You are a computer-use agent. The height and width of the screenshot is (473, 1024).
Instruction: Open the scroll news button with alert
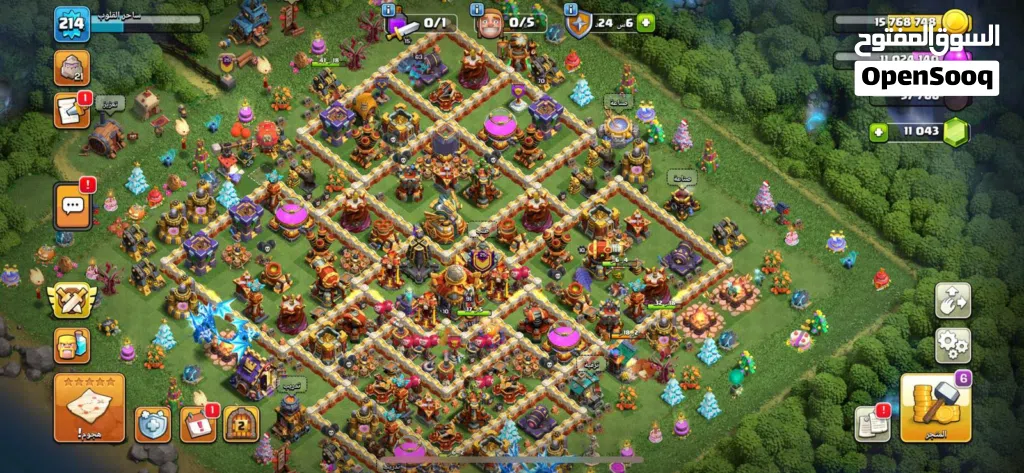coord(72,109)
